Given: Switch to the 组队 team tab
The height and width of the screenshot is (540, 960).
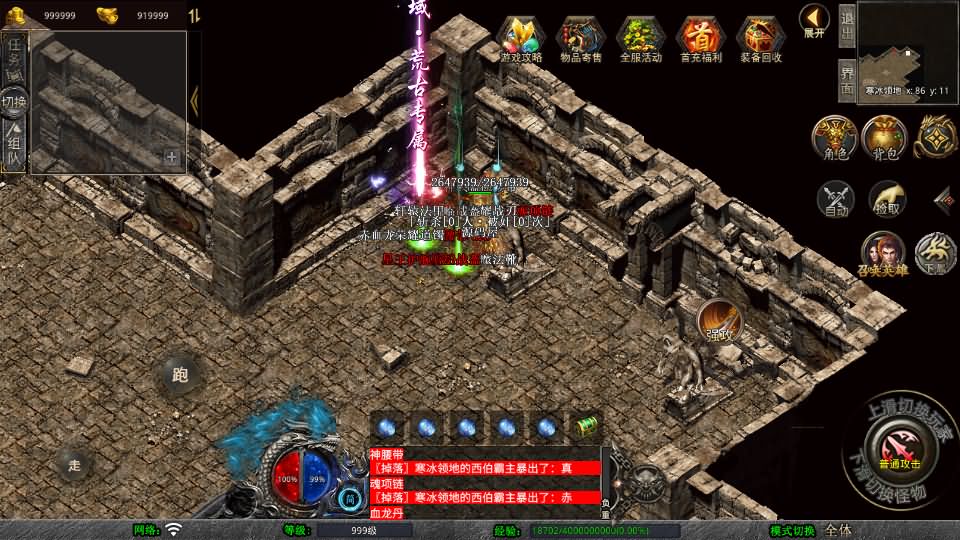Looking at the screenshot, I should [x=15, y=146].
